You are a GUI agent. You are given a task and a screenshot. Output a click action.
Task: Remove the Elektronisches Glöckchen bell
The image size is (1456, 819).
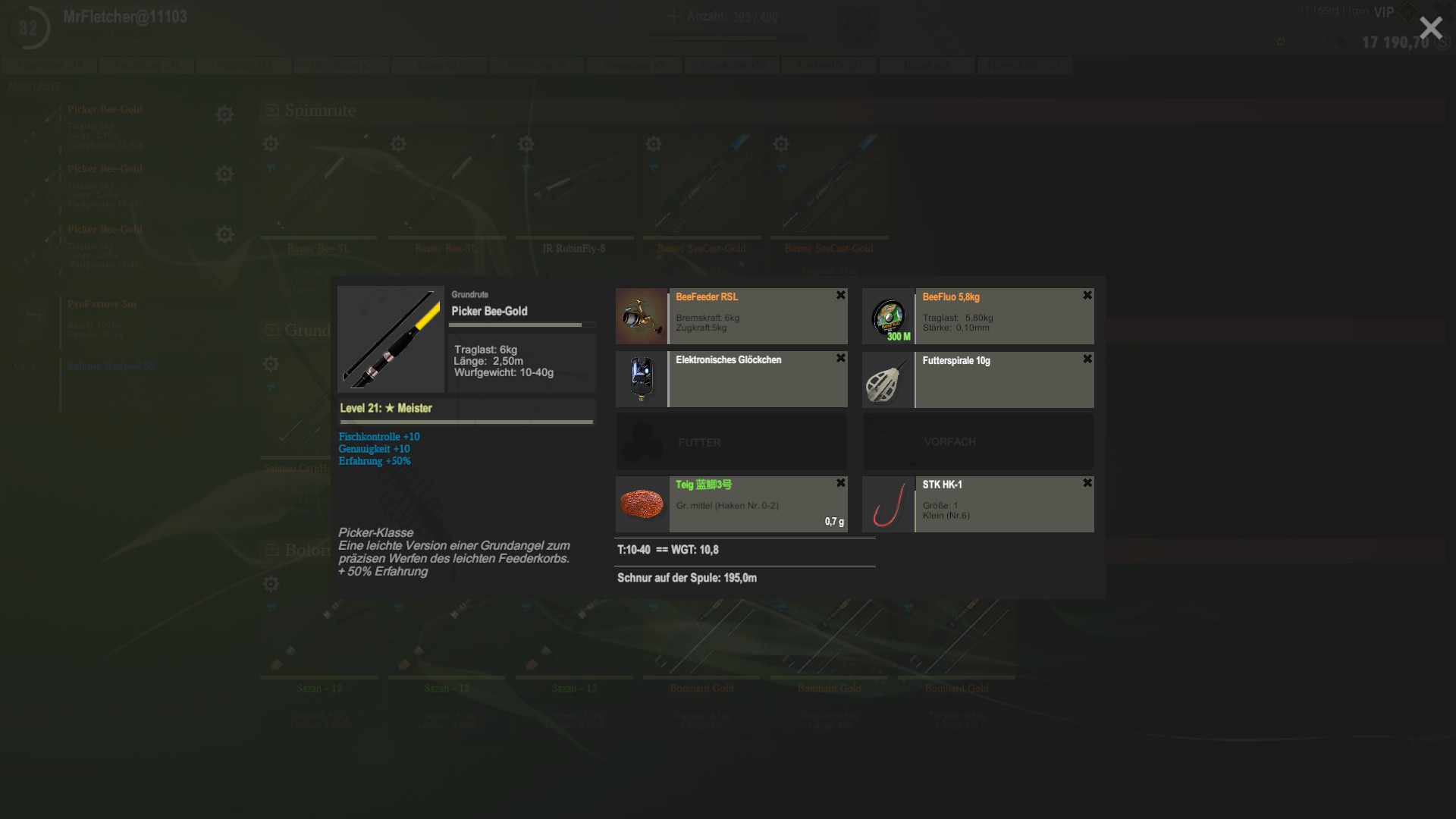[840, 358]
